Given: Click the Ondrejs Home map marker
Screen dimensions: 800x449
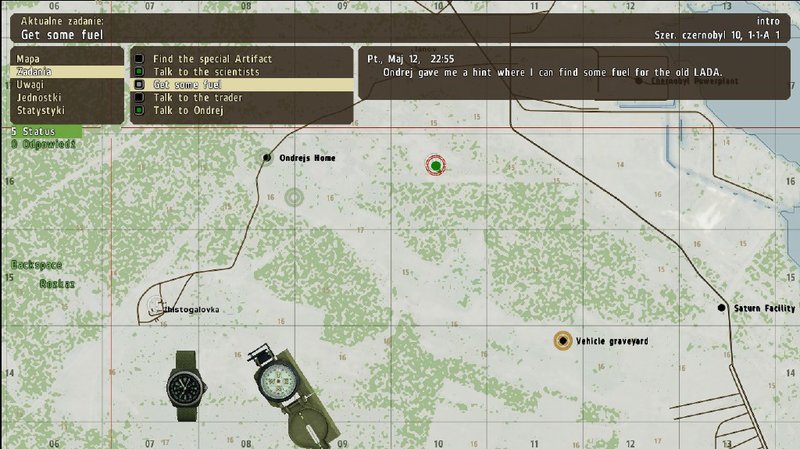Looking at the screenshot, I should tap(267, 158).
